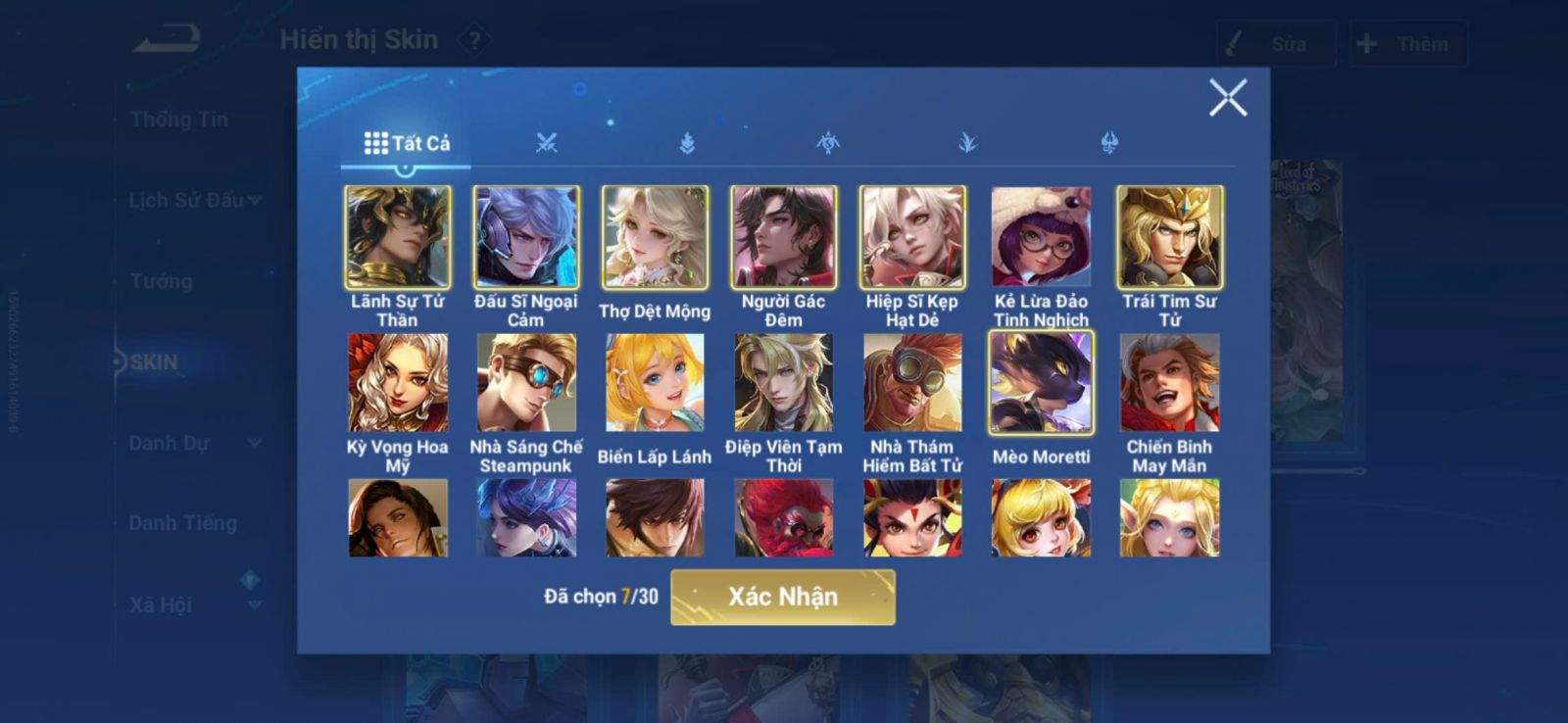Select the Người Gác Đêm skin

point(783,237)
